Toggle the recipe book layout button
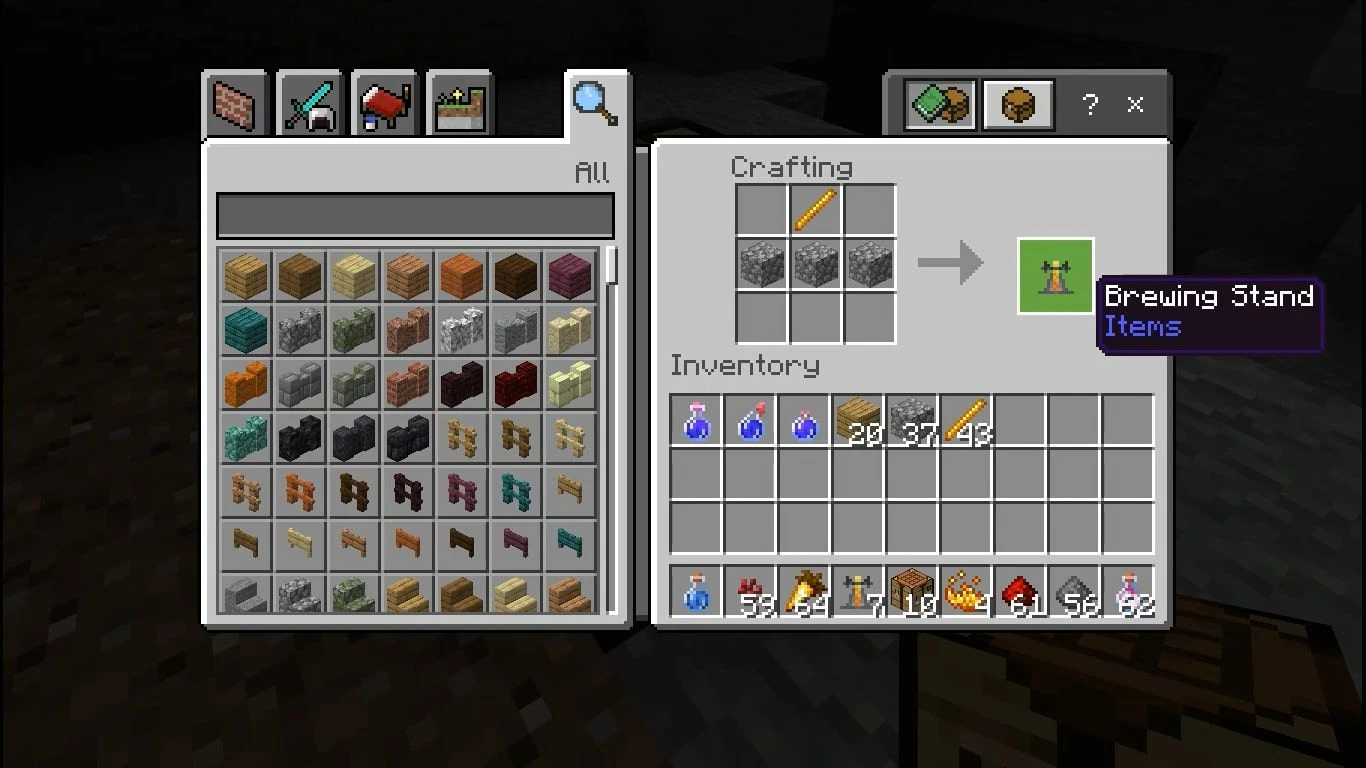1366x768 pixels. [x=940, y=104]
